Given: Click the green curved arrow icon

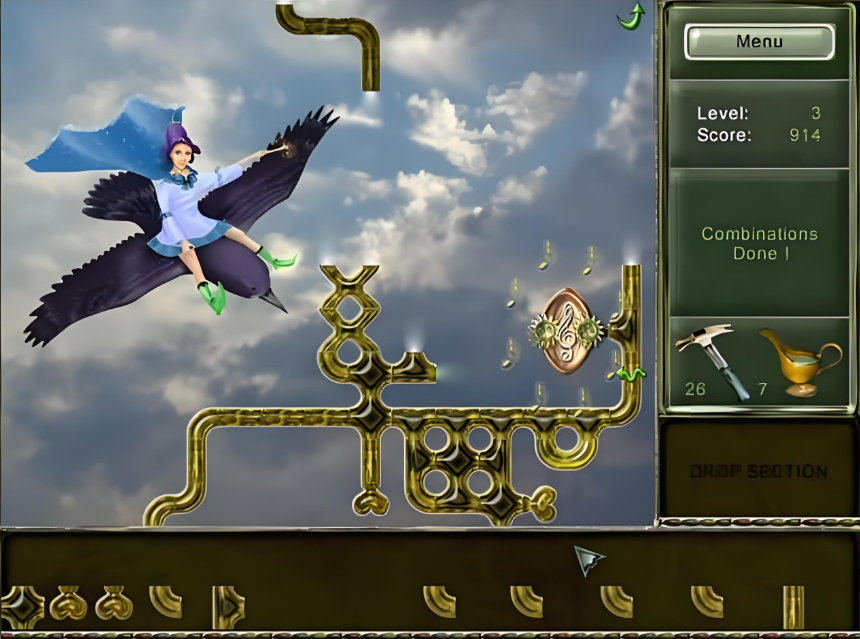Looking at the screenshot, I should point(631,15).
